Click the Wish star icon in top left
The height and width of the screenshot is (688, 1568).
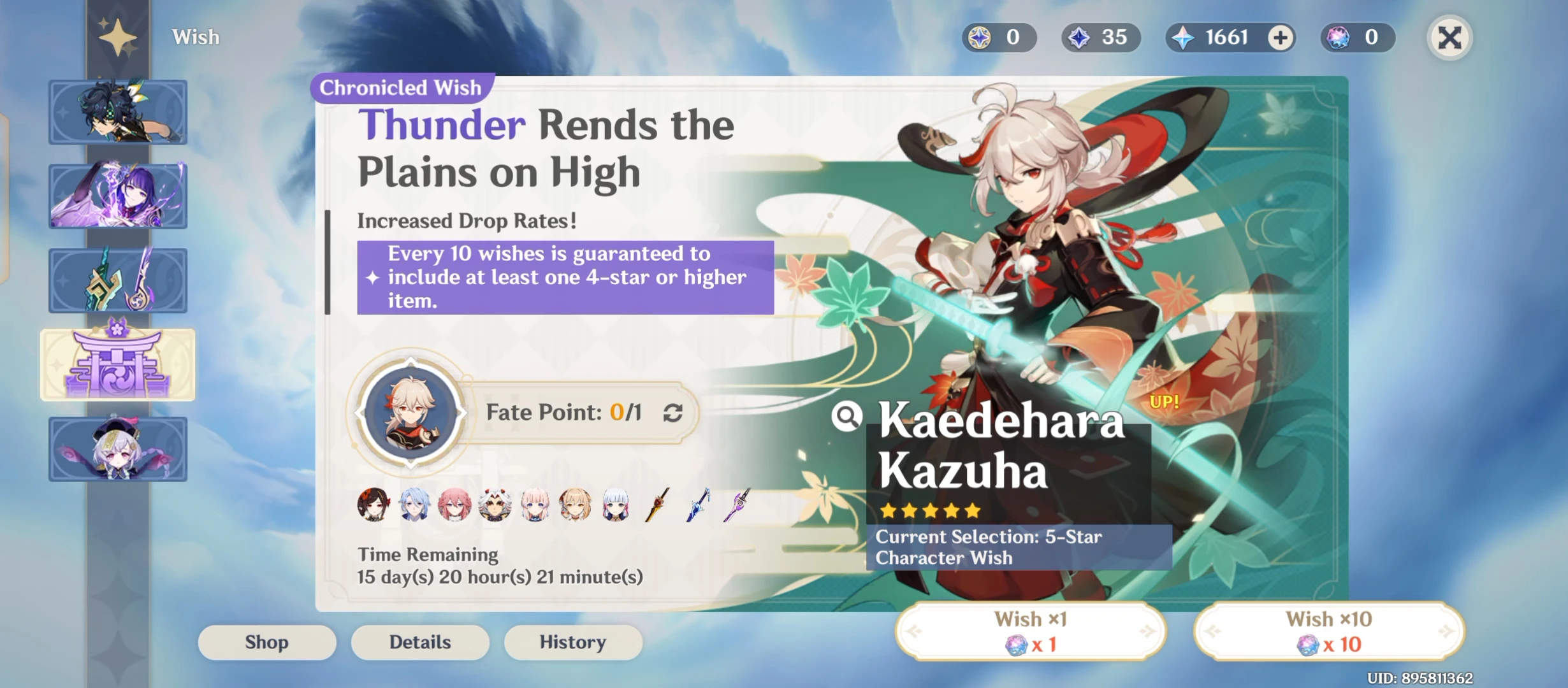coord(118,37)
